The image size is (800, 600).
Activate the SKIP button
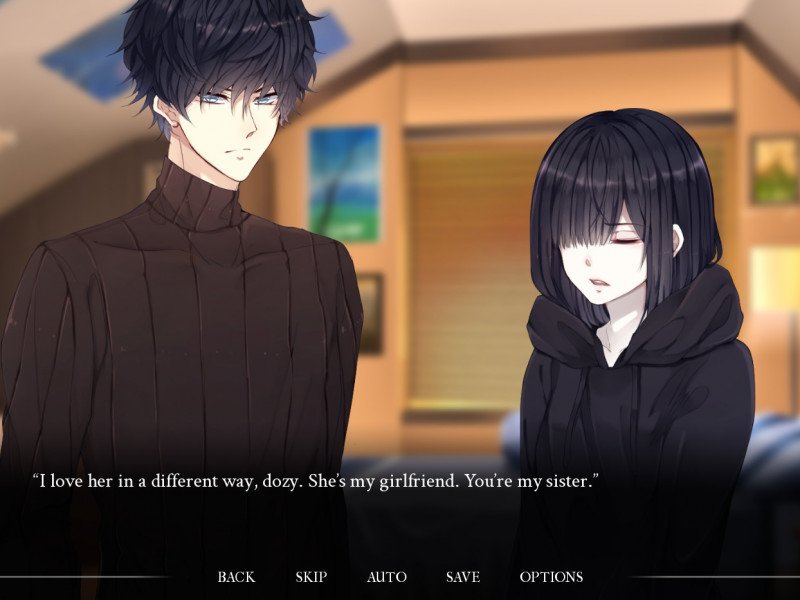(x=311, y=577)
